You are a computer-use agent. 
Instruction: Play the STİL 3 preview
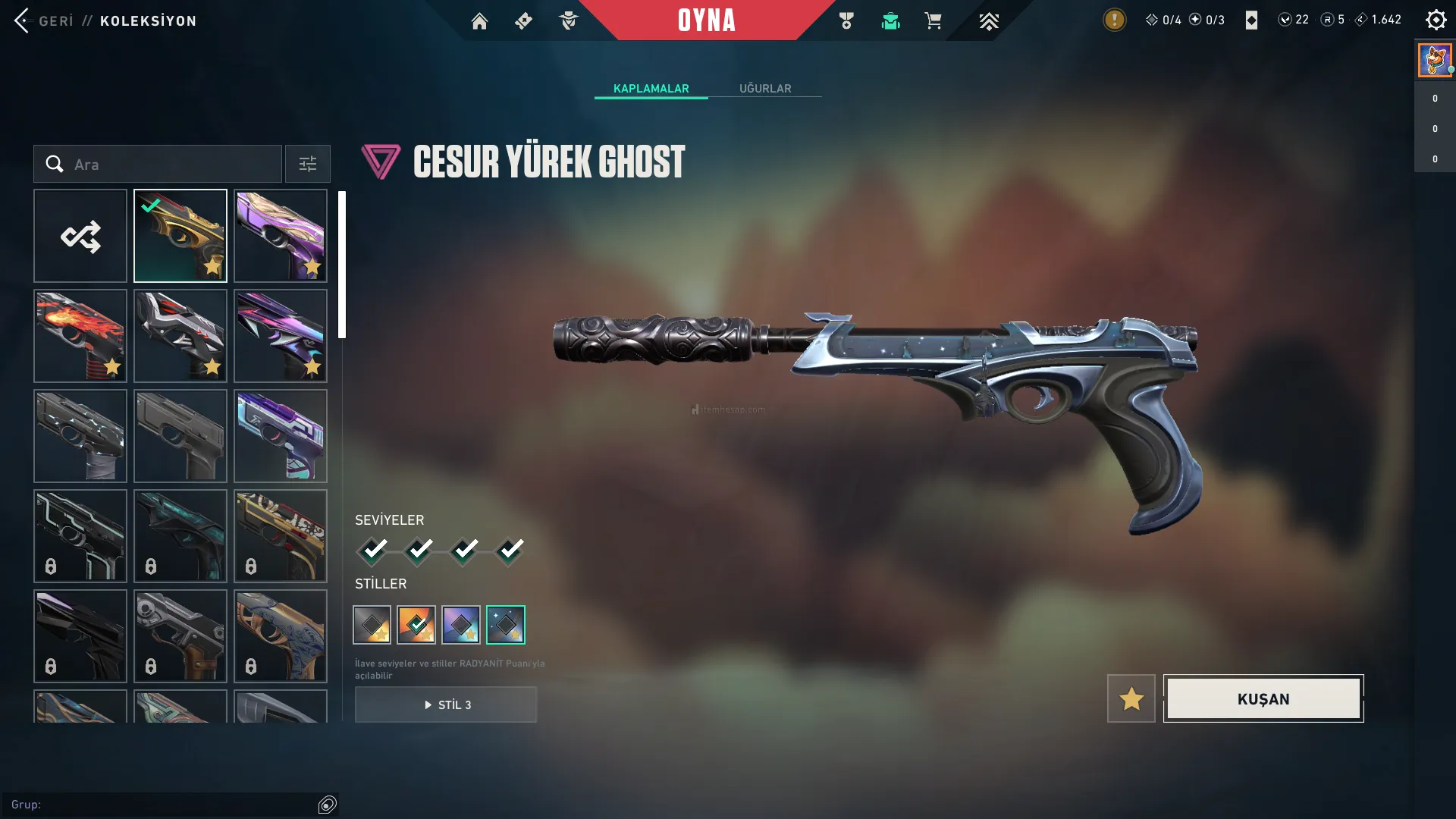(446, 704)
